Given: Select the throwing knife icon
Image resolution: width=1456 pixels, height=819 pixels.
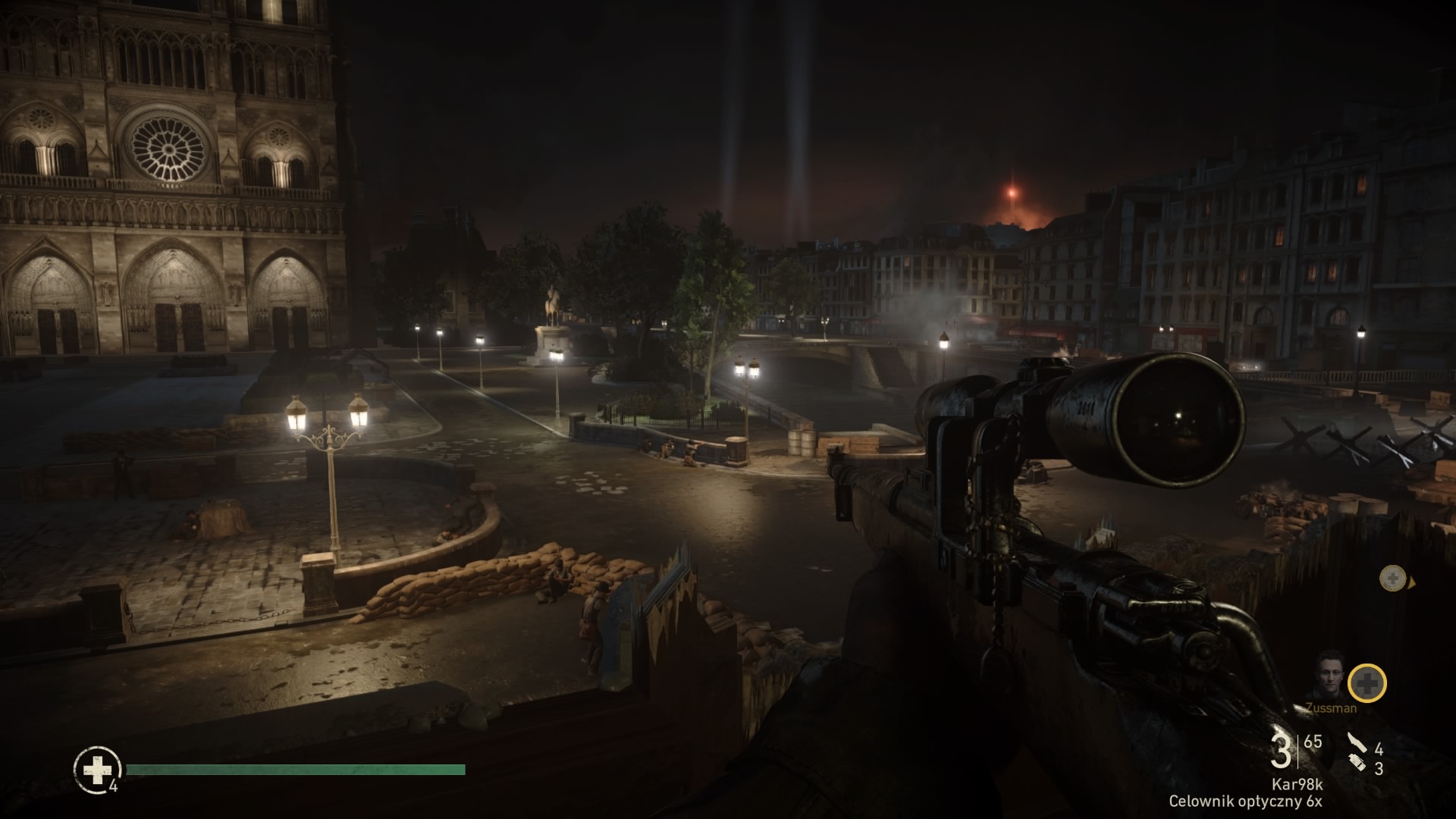Looking at the screenshot, I should click(x=1357, y=743).
